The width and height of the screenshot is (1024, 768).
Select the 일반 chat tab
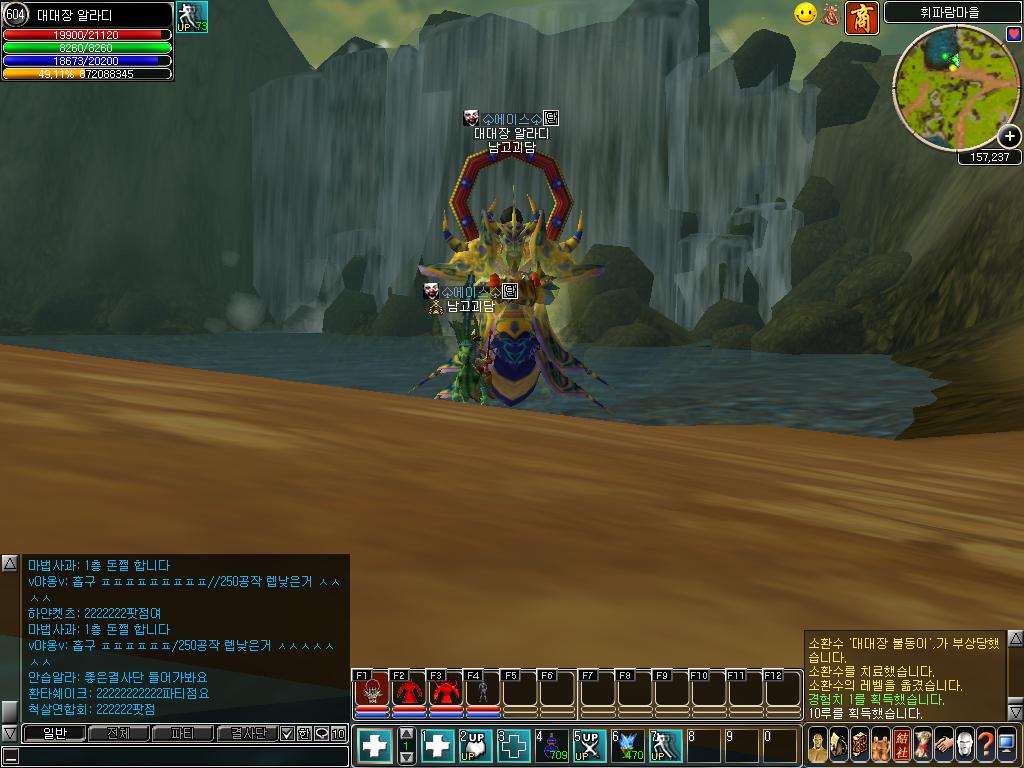tap(54, 734)
